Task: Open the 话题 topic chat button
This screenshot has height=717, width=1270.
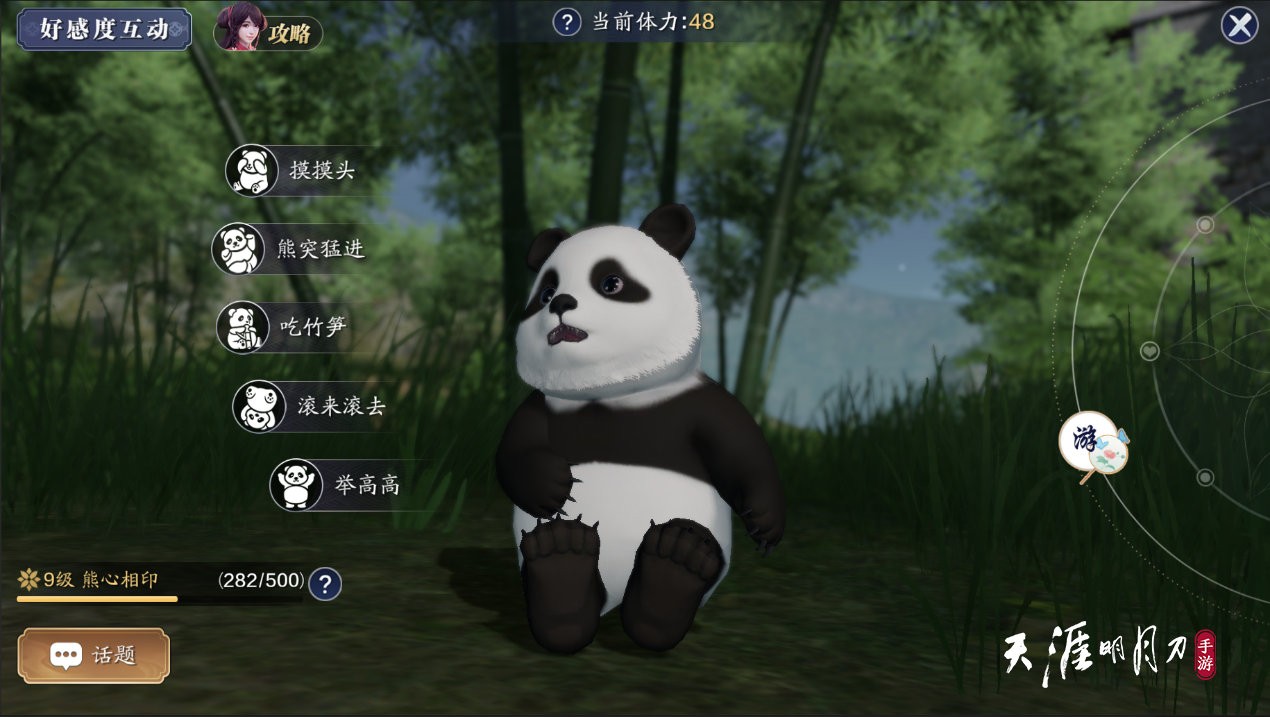Action: [x=94, y=655]
